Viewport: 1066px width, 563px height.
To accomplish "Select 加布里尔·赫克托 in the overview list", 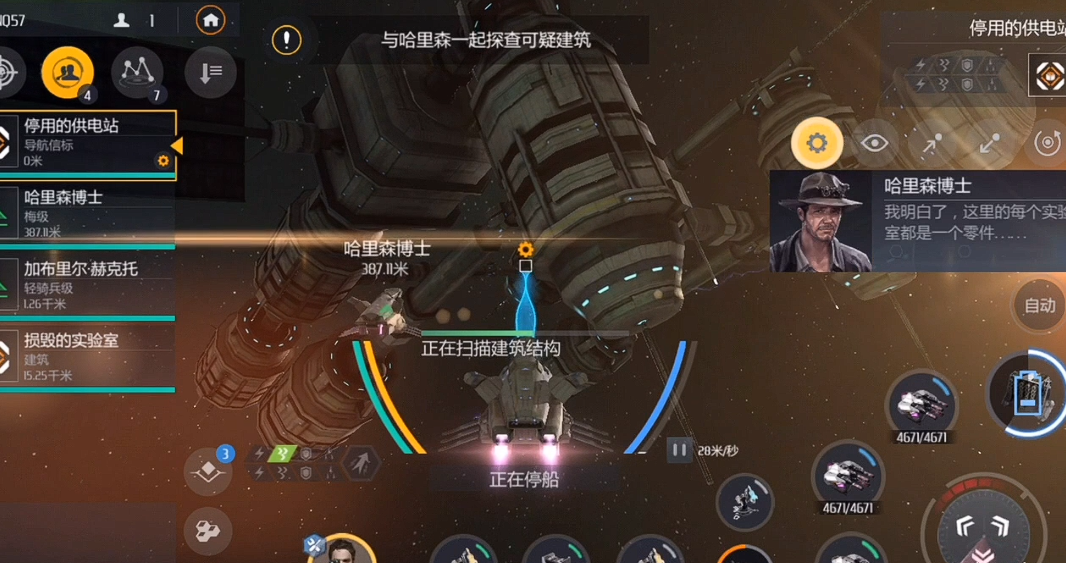I will [85, 285].
